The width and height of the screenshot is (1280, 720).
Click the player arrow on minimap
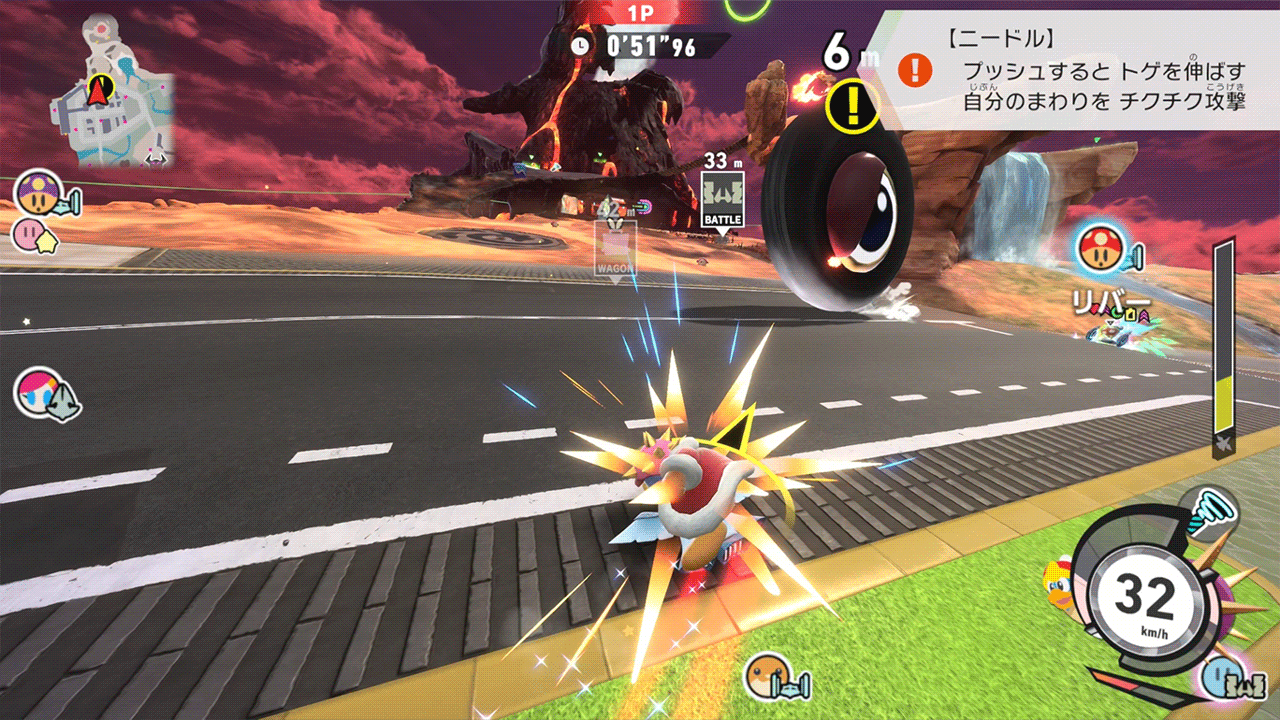coord(99,90)
